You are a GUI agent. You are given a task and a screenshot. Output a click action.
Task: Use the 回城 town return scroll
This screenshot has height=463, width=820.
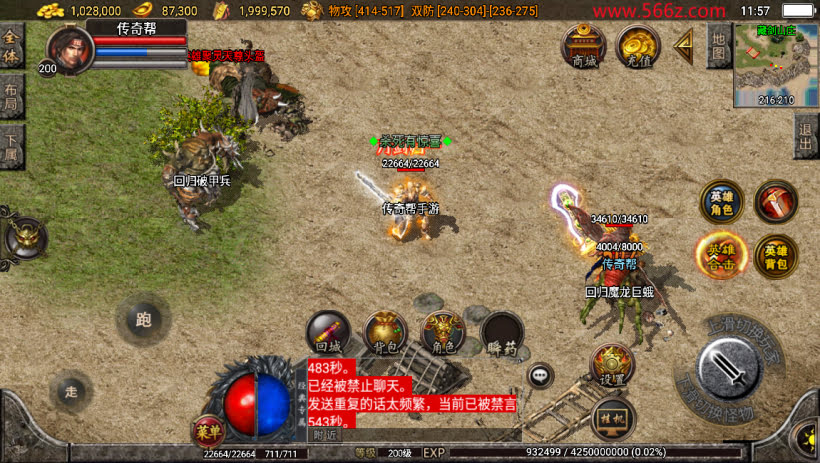(328, 336)
